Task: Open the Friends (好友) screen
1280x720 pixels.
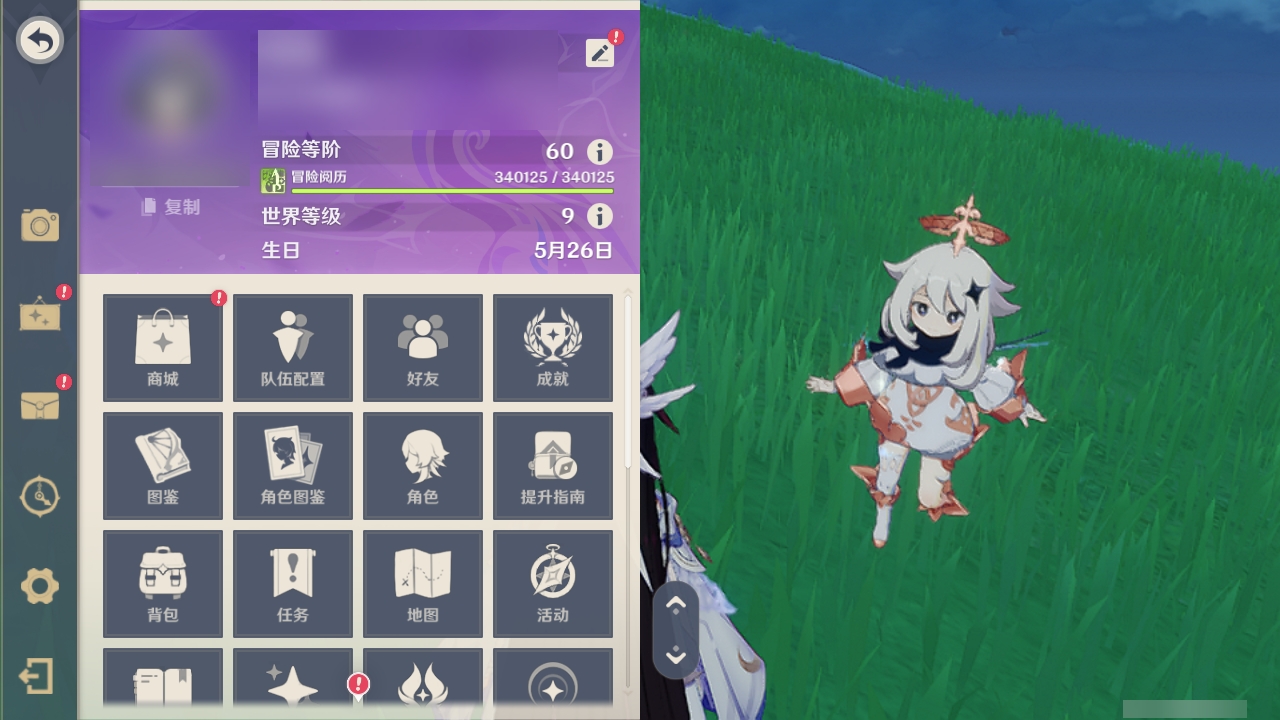Action: point(422,347)
